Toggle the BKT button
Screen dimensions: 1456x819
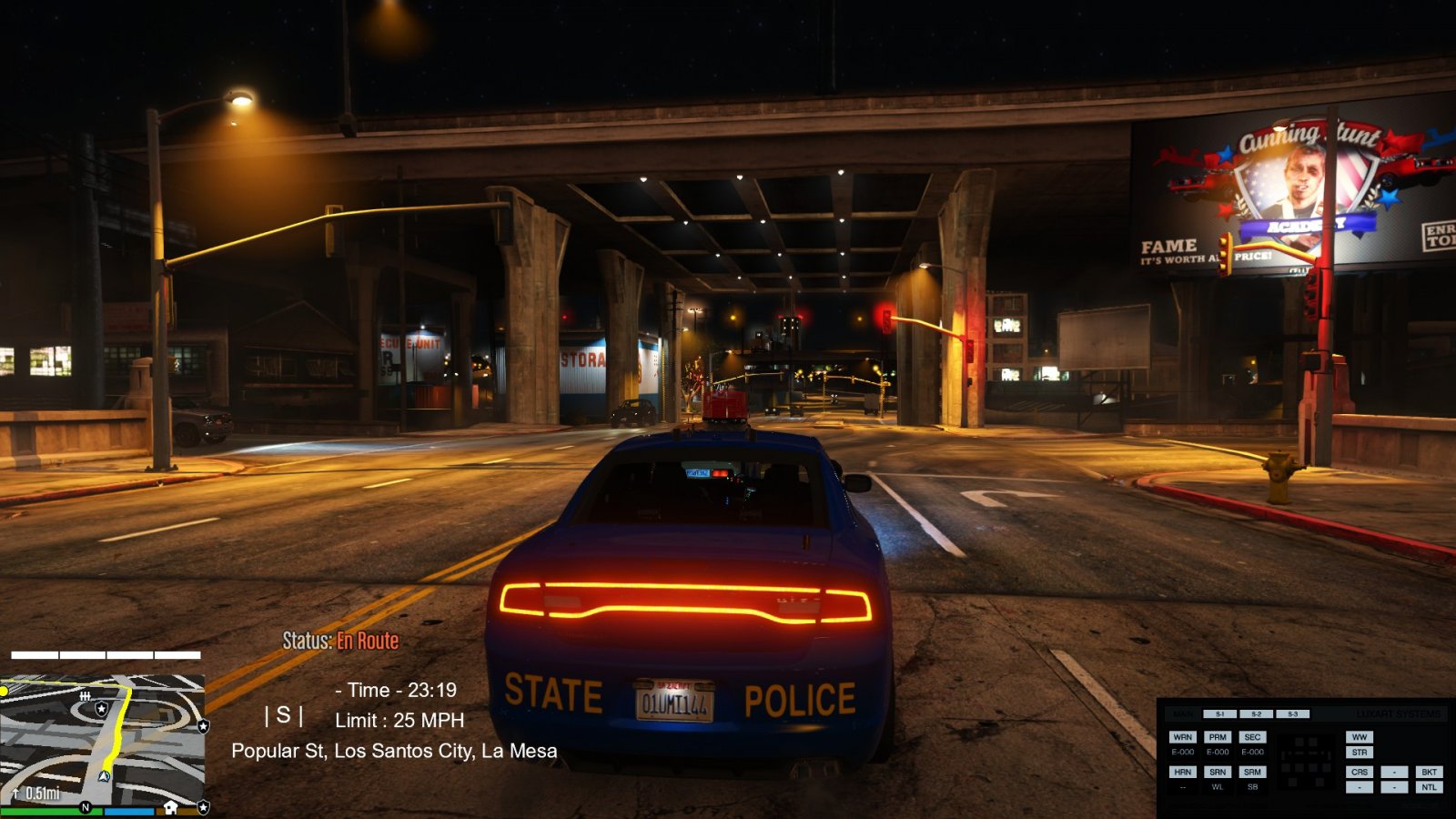click(x=1429, y=772)
